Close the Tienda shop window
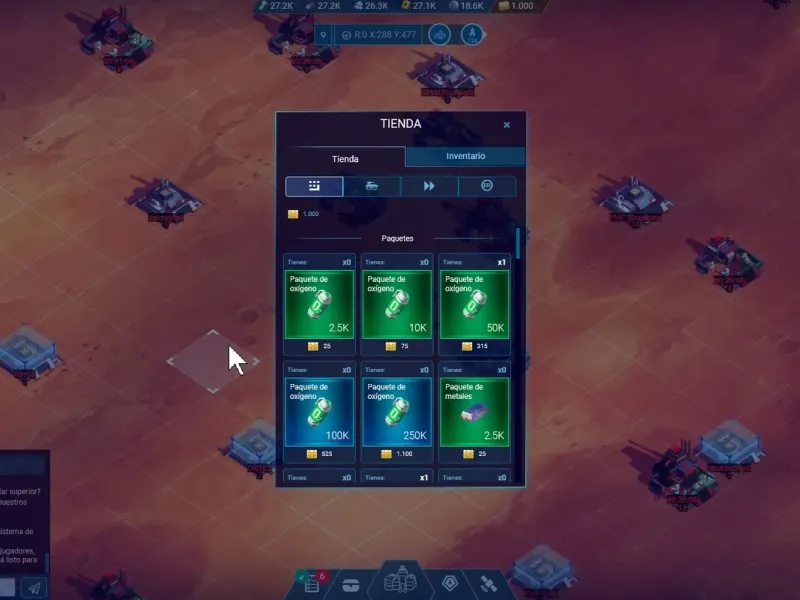This screenshot has width=800, height=600. pyautogui.click(x=507, y=125)
